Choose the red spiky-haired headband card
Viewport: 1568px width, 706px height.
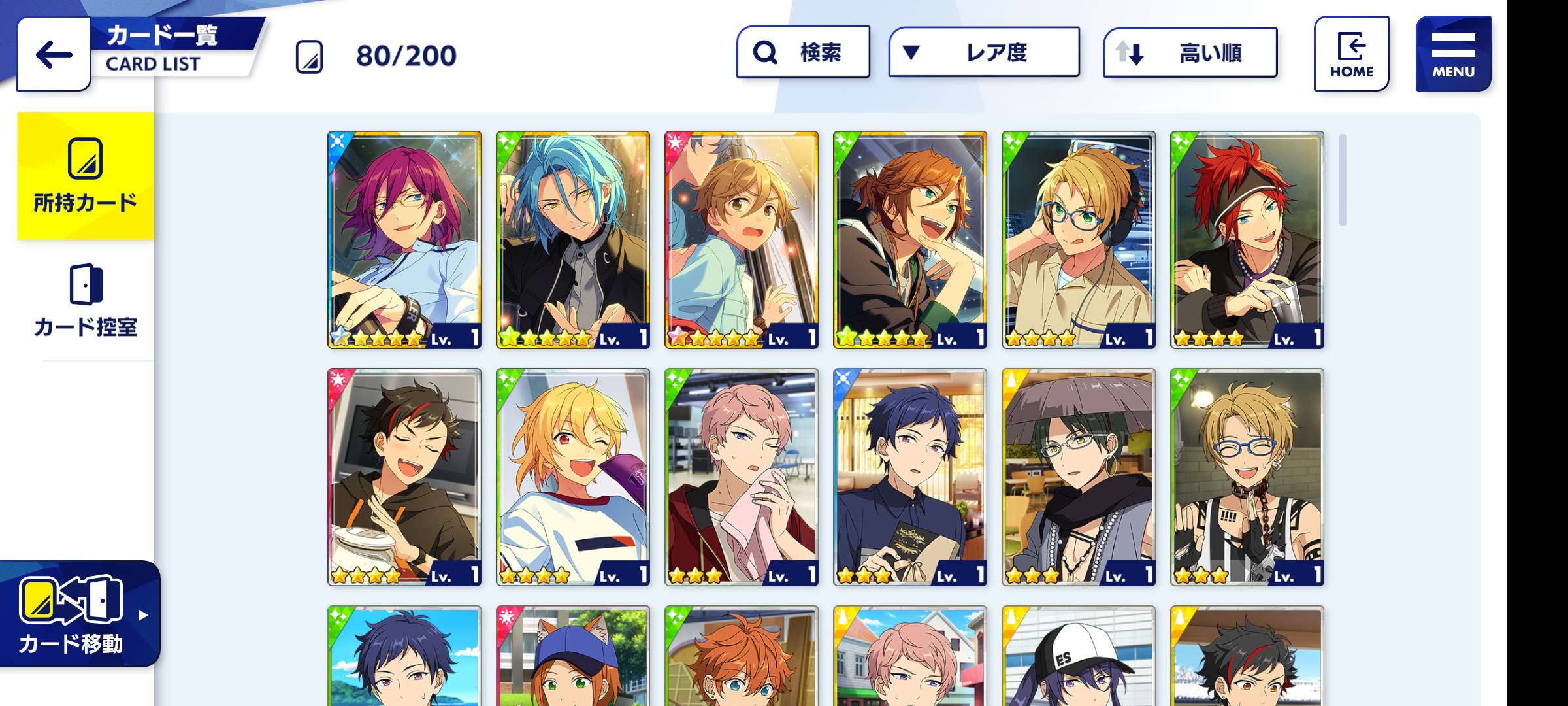[x=1247, y=240]
